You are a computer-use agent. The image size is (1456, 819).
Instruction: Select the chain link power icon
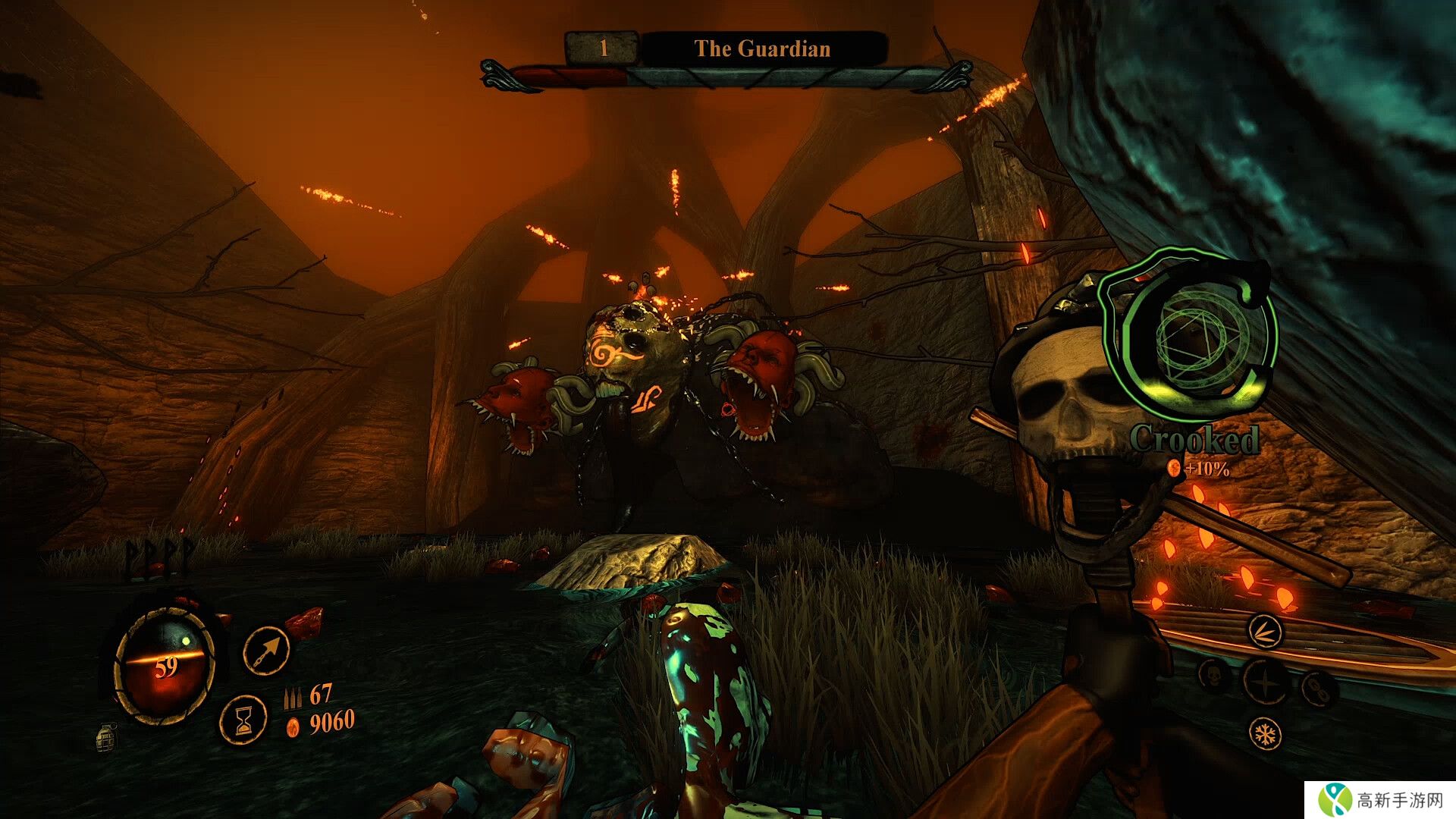coord(1316,688)
